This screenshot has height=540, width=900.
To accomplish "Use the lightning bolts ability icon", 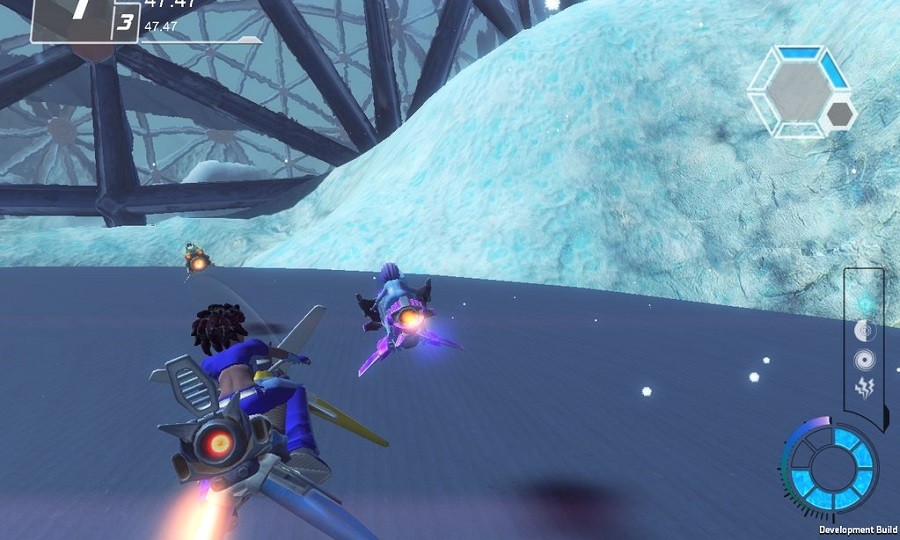I will [x=865, y=389].
